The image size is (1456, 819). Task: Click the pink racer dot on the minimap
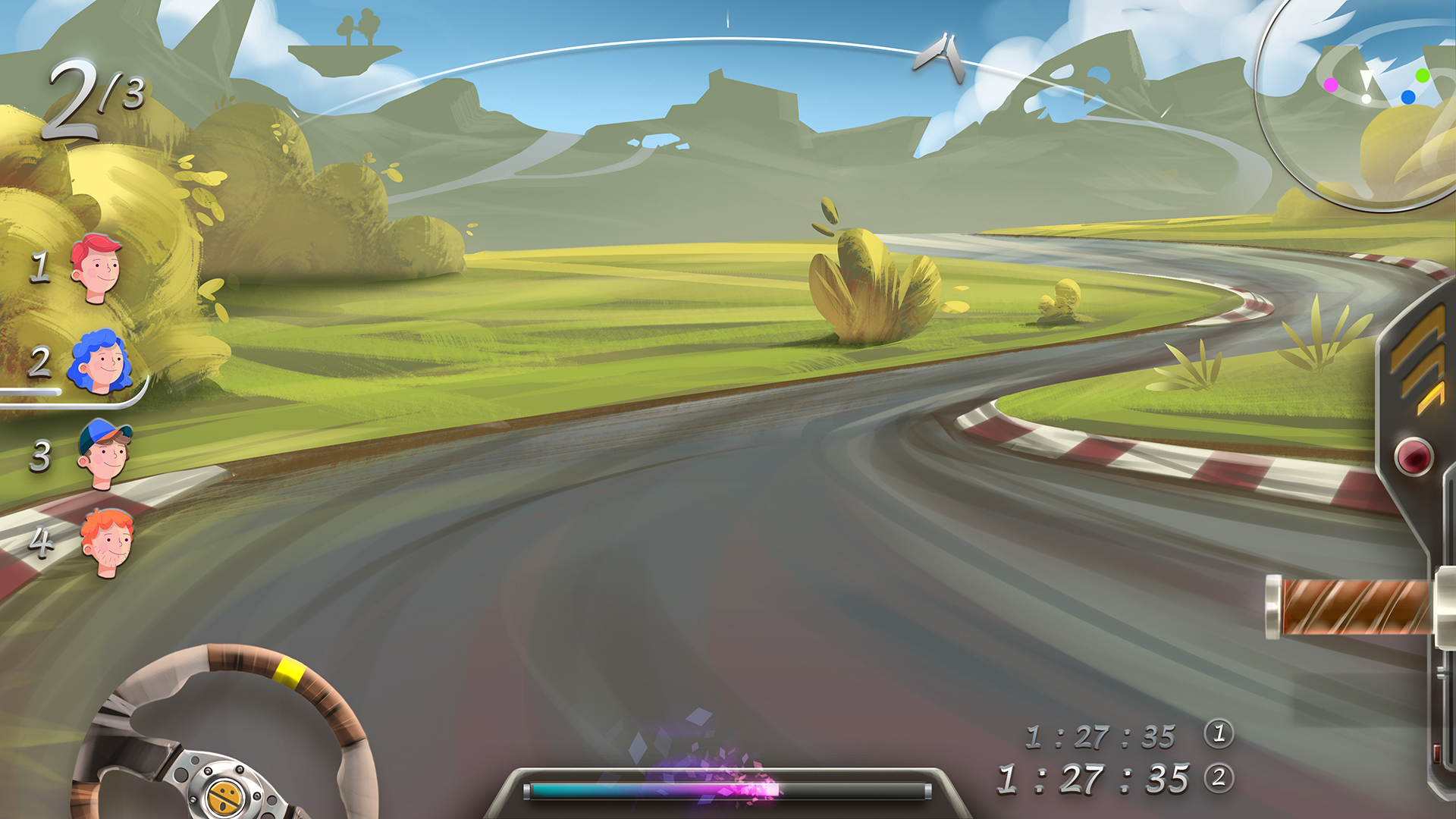[x=1331, y=85]
